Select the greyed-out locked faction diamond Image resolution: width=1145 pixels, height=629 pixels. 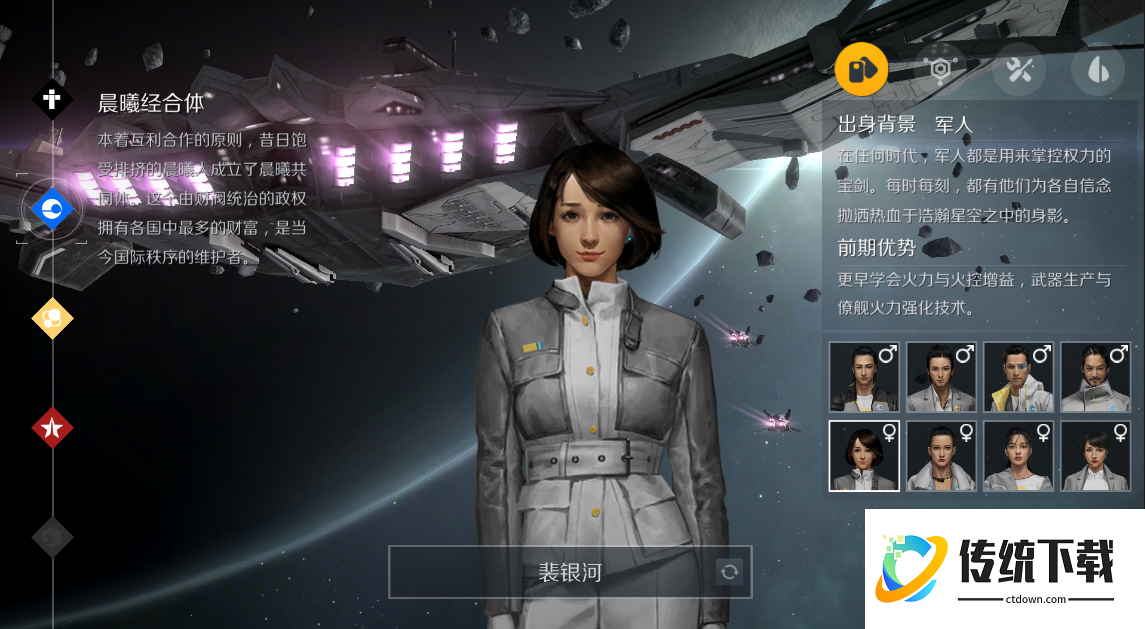tap(52, 537)
